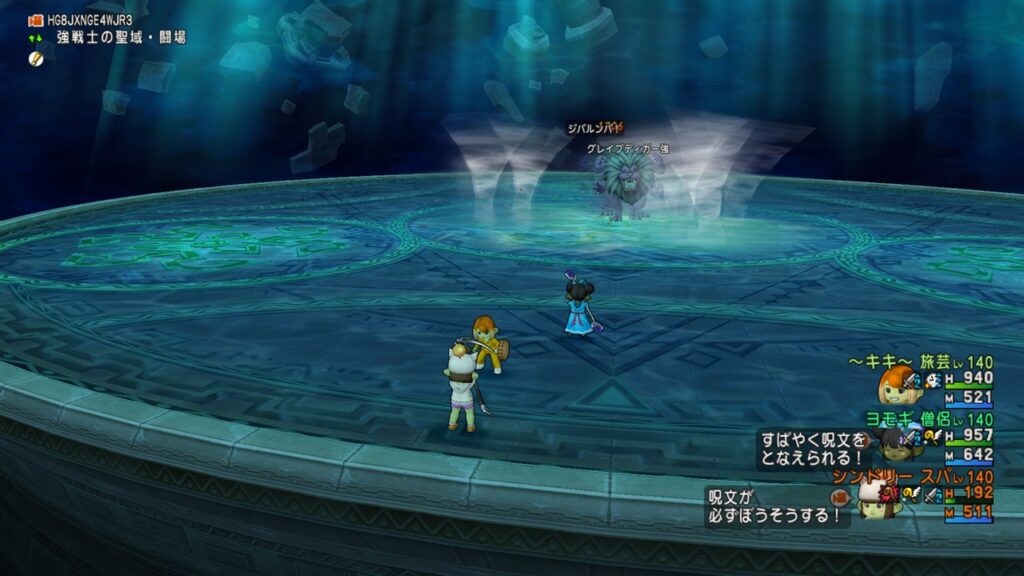Select Kiki's orange-haired party portrait
Viewport: 1024px width, 576px height.
(893, 386)
